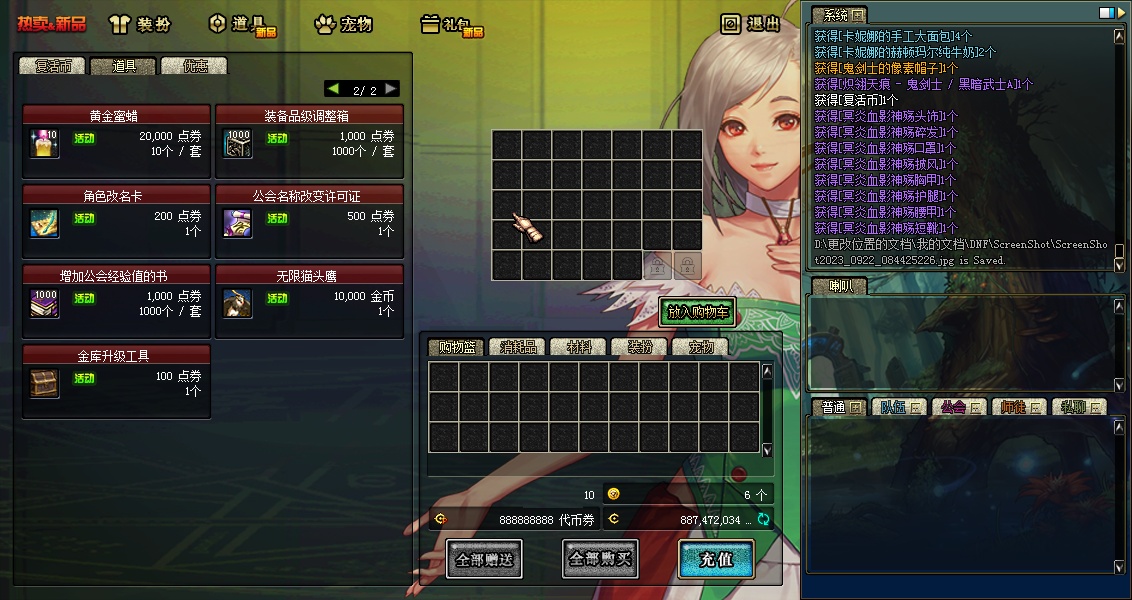Open the 礼包 gift pack category
The height and width of the screenshot is (600, 1132).
[451, 24]
